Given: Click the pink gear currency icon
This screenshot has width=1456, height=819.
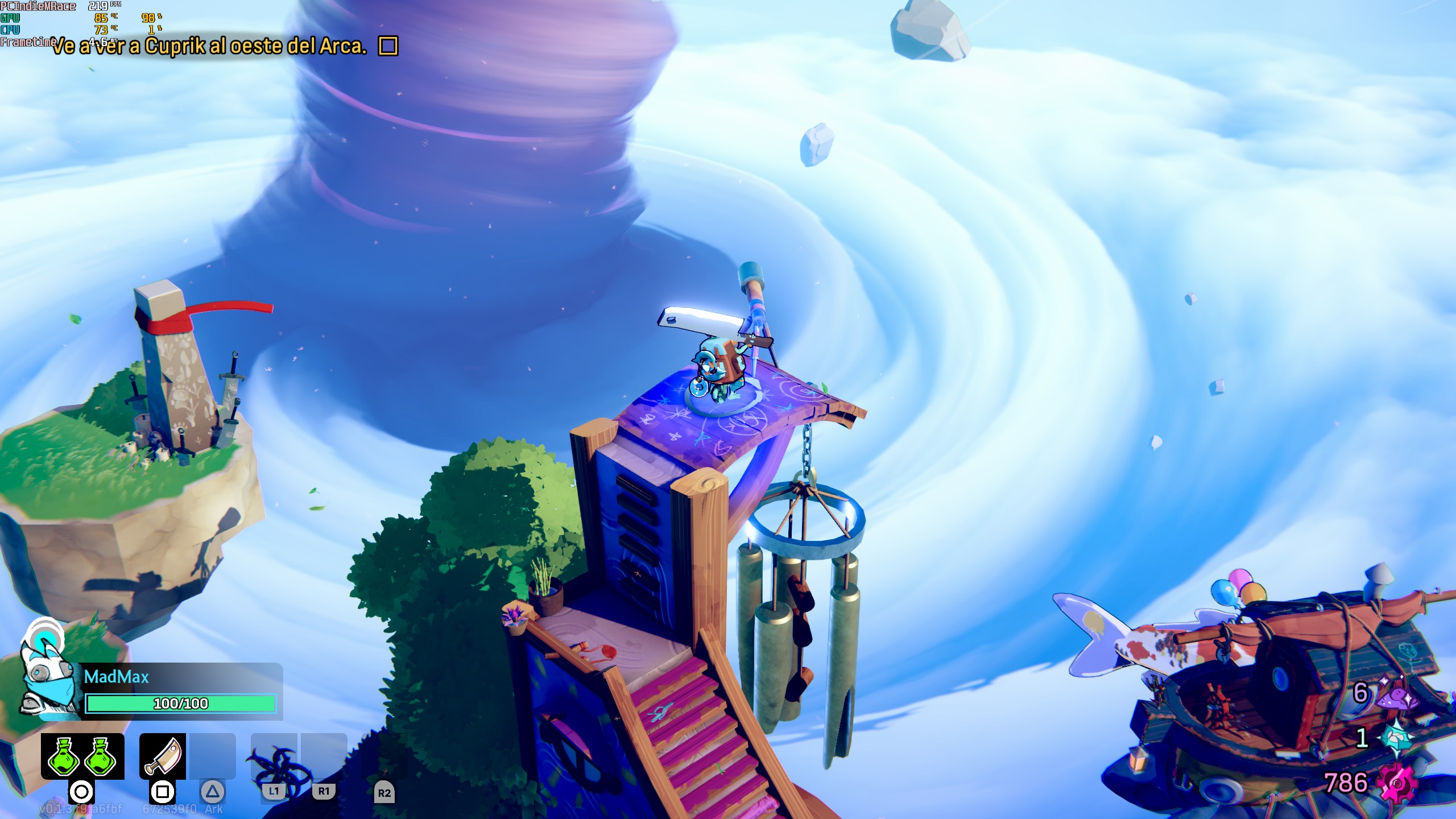Looking at the screenshot, I should point(1396,784).
